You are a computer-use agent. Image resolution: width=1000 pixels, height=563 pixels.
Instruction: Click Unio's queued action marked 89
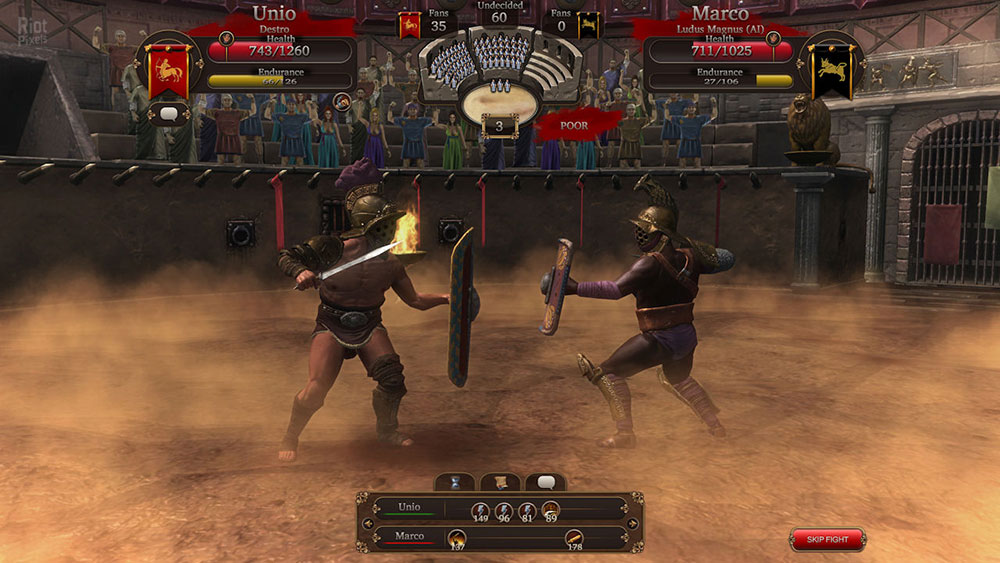551,509
